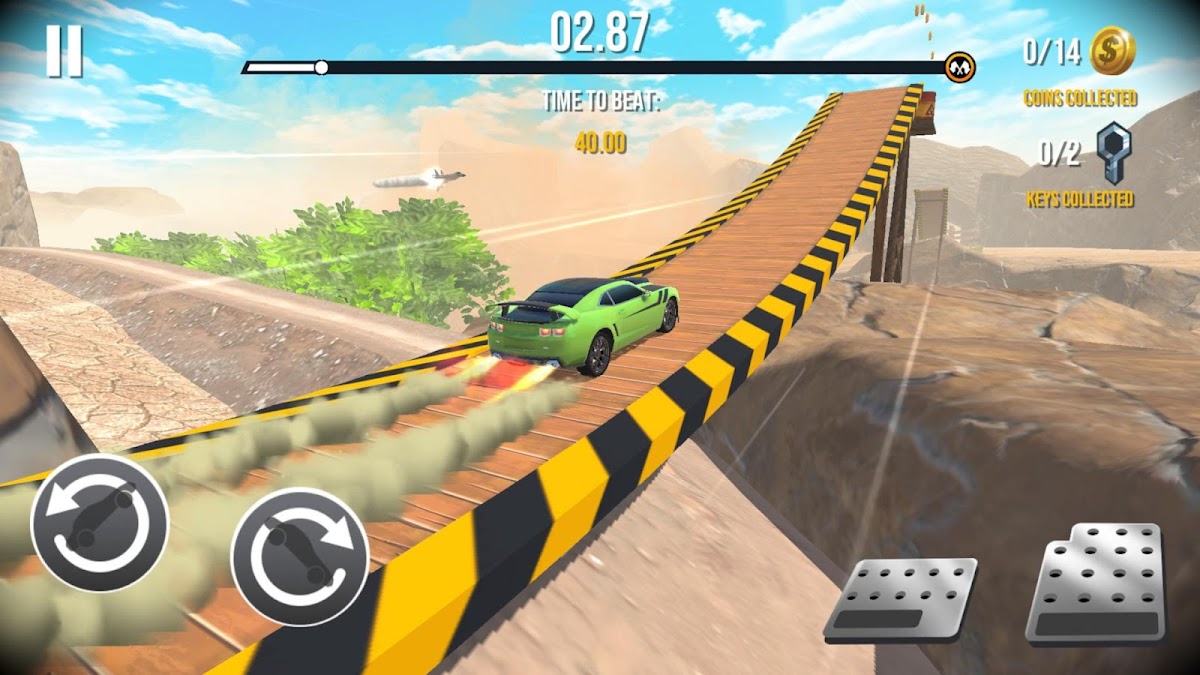Pause the game

(64, 52)
